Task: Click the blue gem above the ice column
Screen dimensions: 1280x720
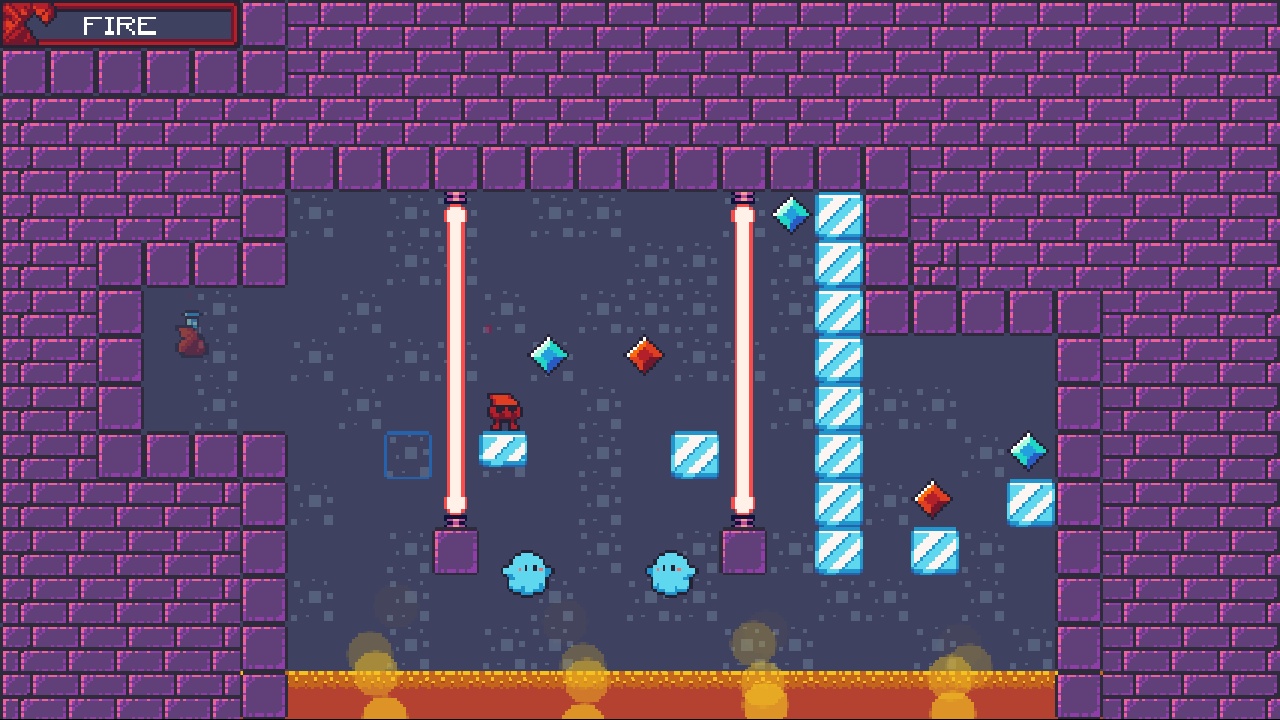Action: coord(790,216)
